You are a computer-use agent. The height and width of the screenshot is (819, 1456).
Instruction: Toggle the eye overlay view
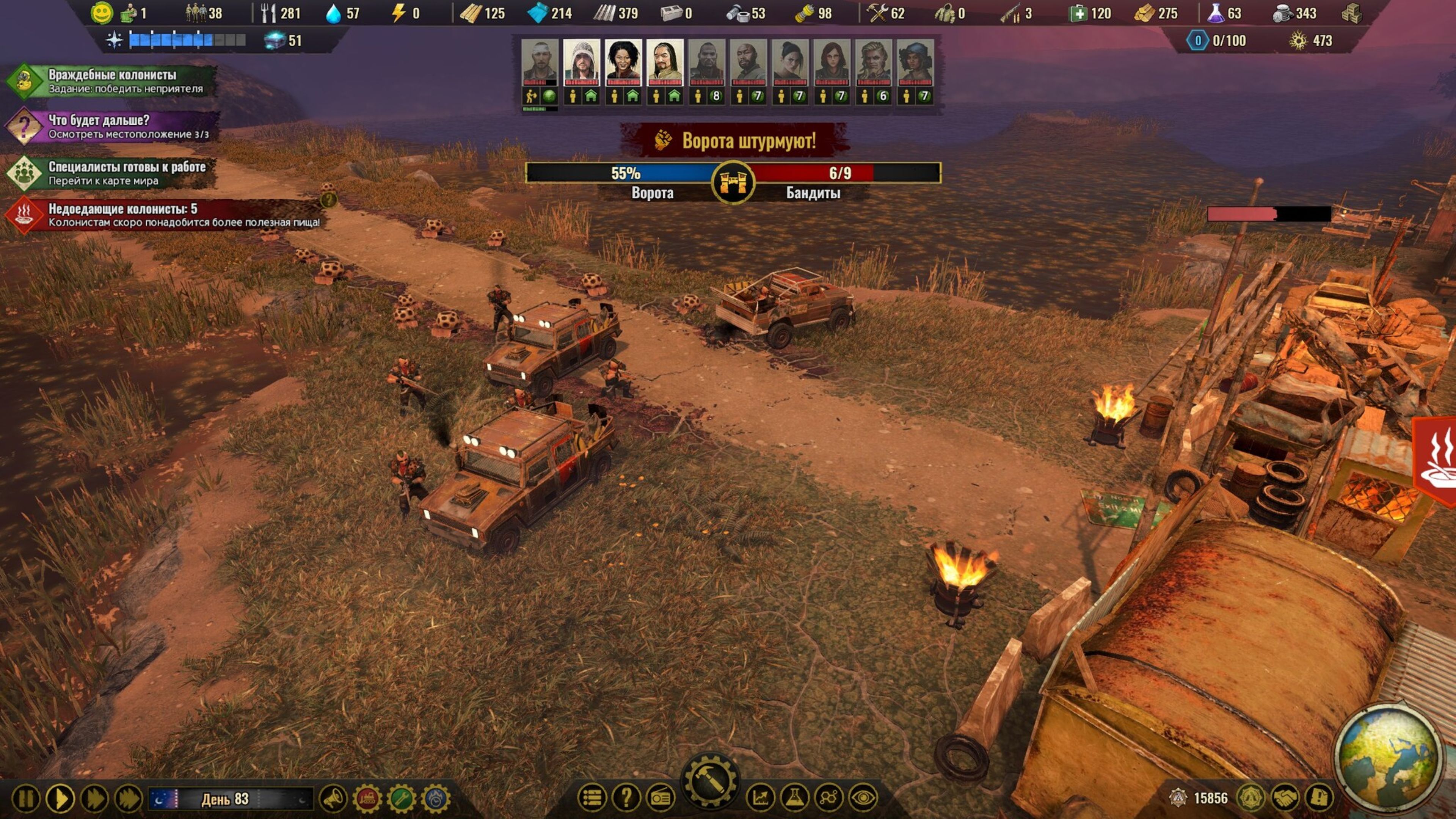(x=863, y=797)
